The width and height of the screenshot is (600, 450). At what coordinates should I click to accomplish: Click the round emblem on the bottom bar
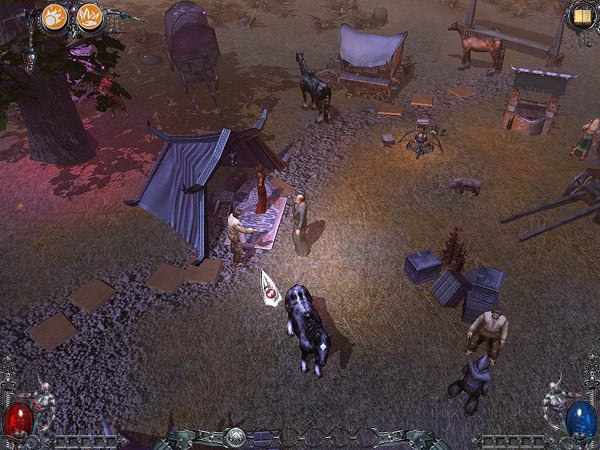tap(235, 437)
